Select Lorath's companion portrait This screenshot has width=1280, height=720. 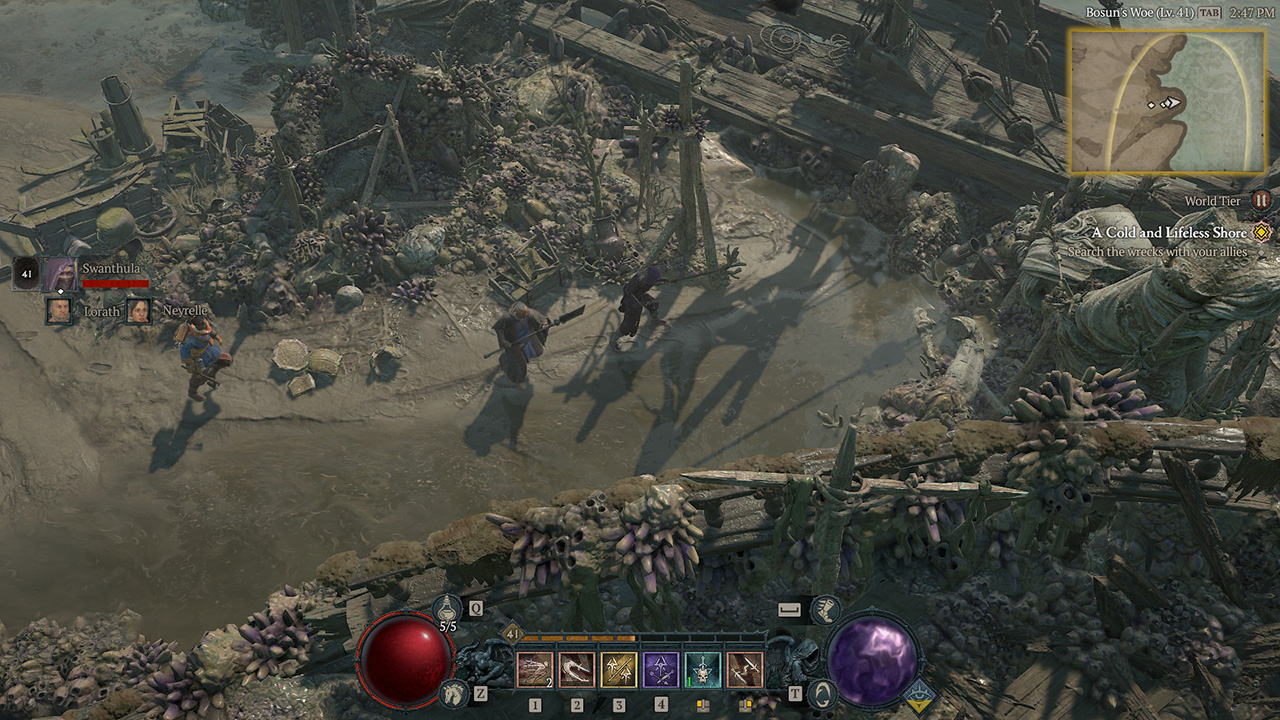coord(59,311)
